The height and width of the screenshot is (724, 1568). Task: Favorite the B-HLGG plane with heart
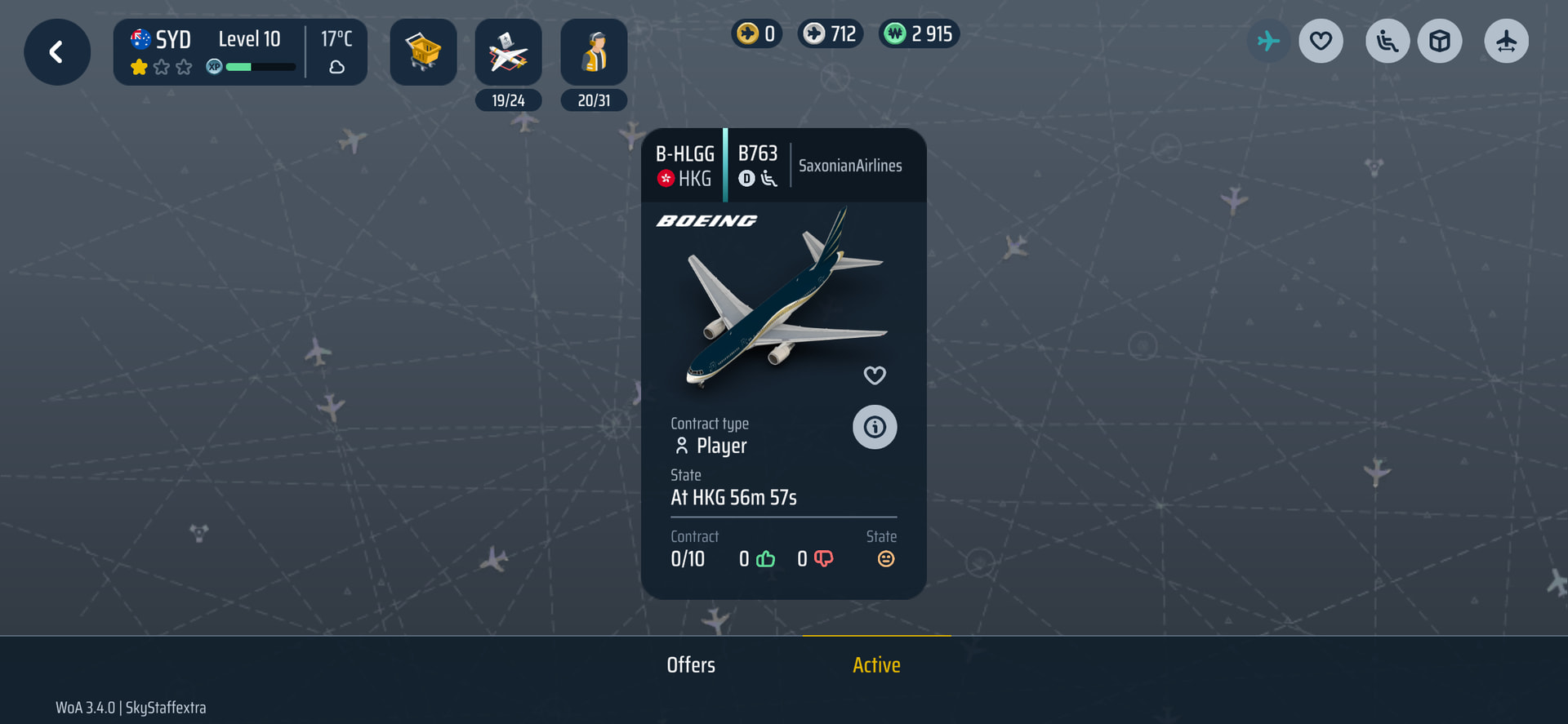click(875, 375)
